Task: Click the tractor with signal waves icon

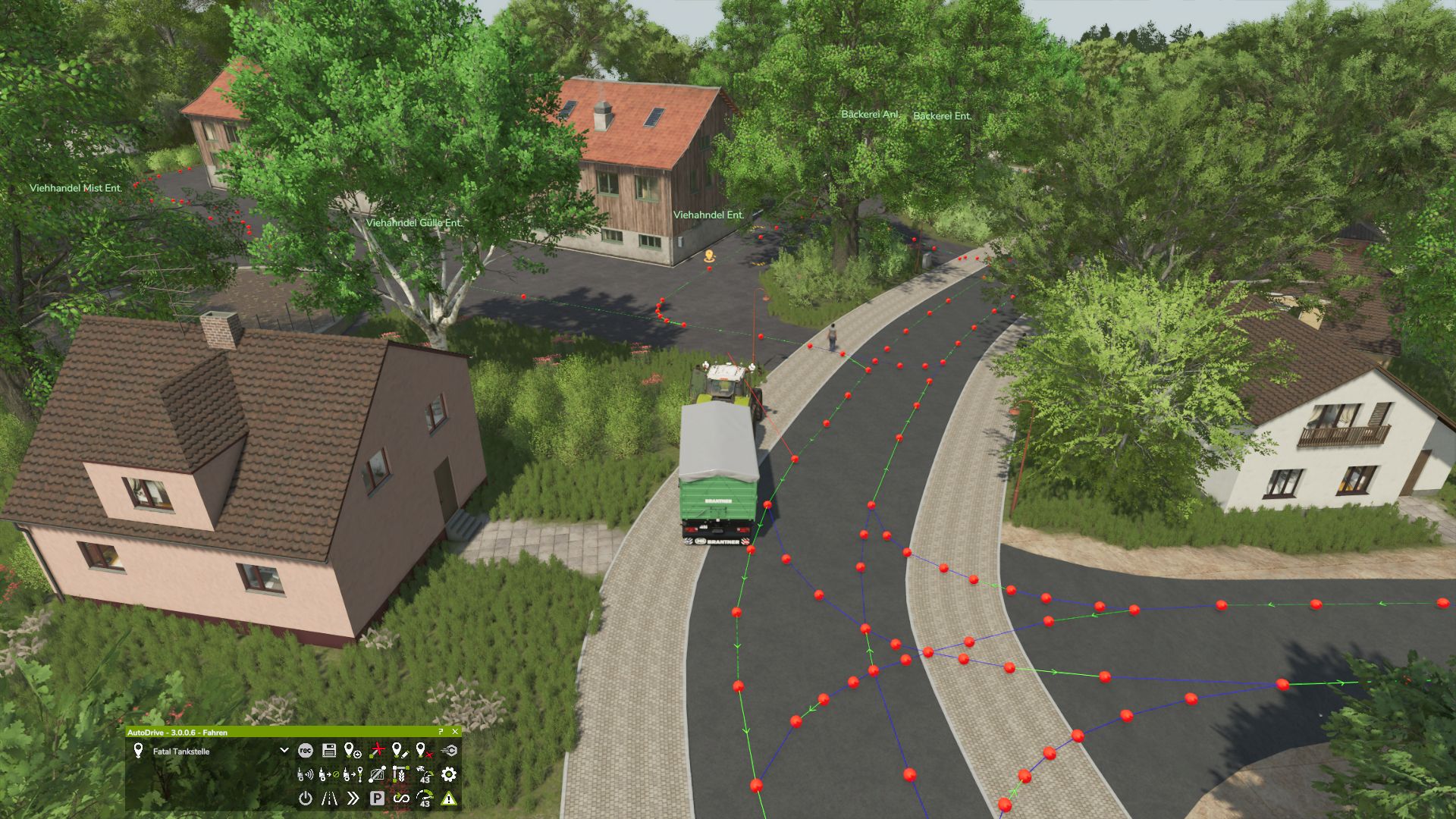Action: point(305,774)
